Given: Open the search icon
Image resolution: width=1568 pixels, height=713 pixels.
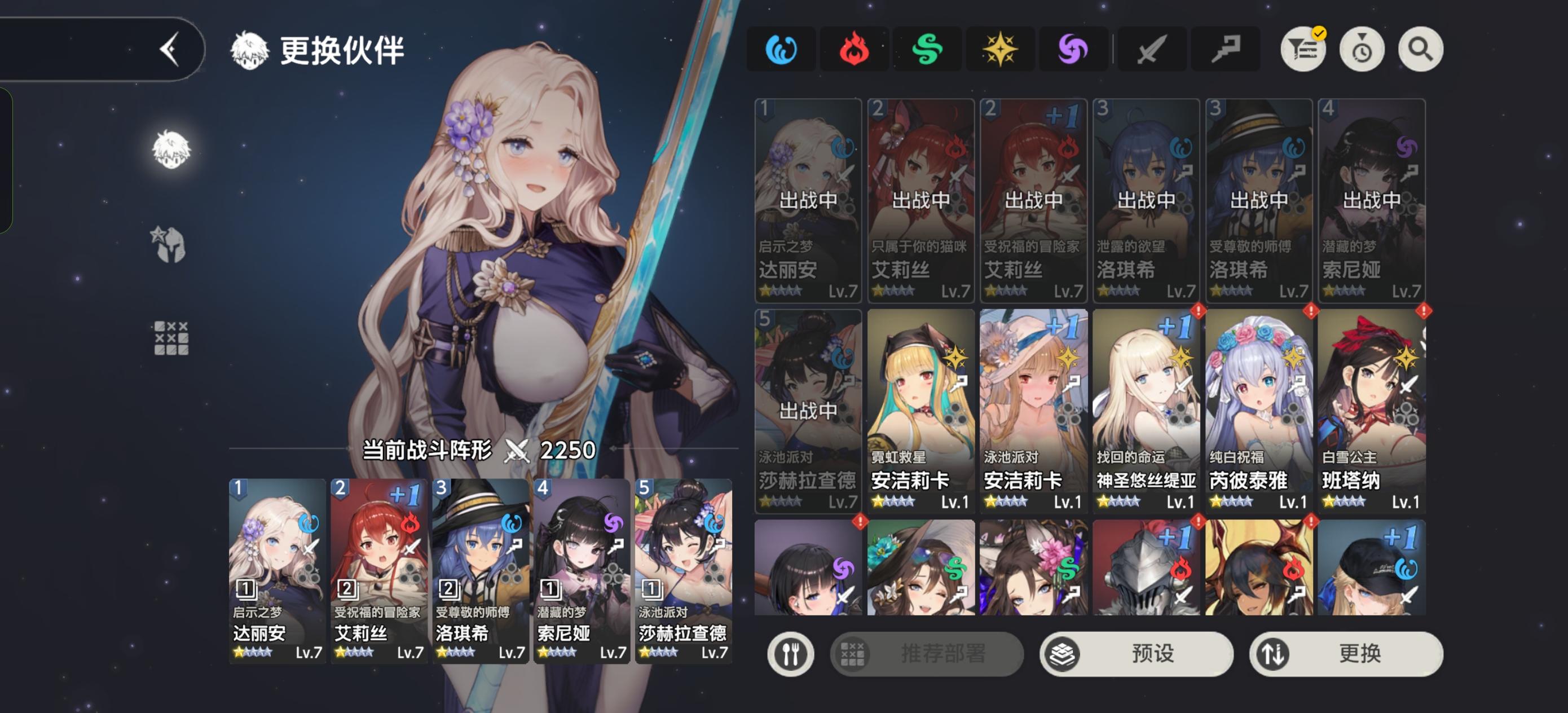Looking at the screenshot, I should coord(1420,49).
